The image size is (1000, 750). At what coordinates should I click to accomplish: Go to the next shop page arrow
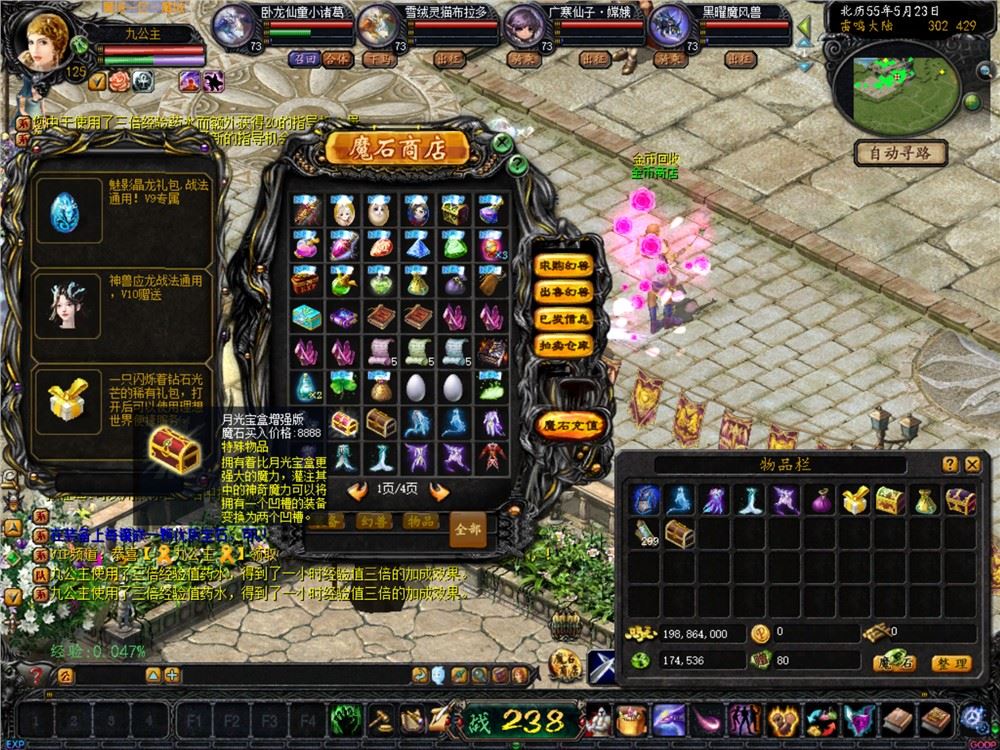click(x=437, y=490)
